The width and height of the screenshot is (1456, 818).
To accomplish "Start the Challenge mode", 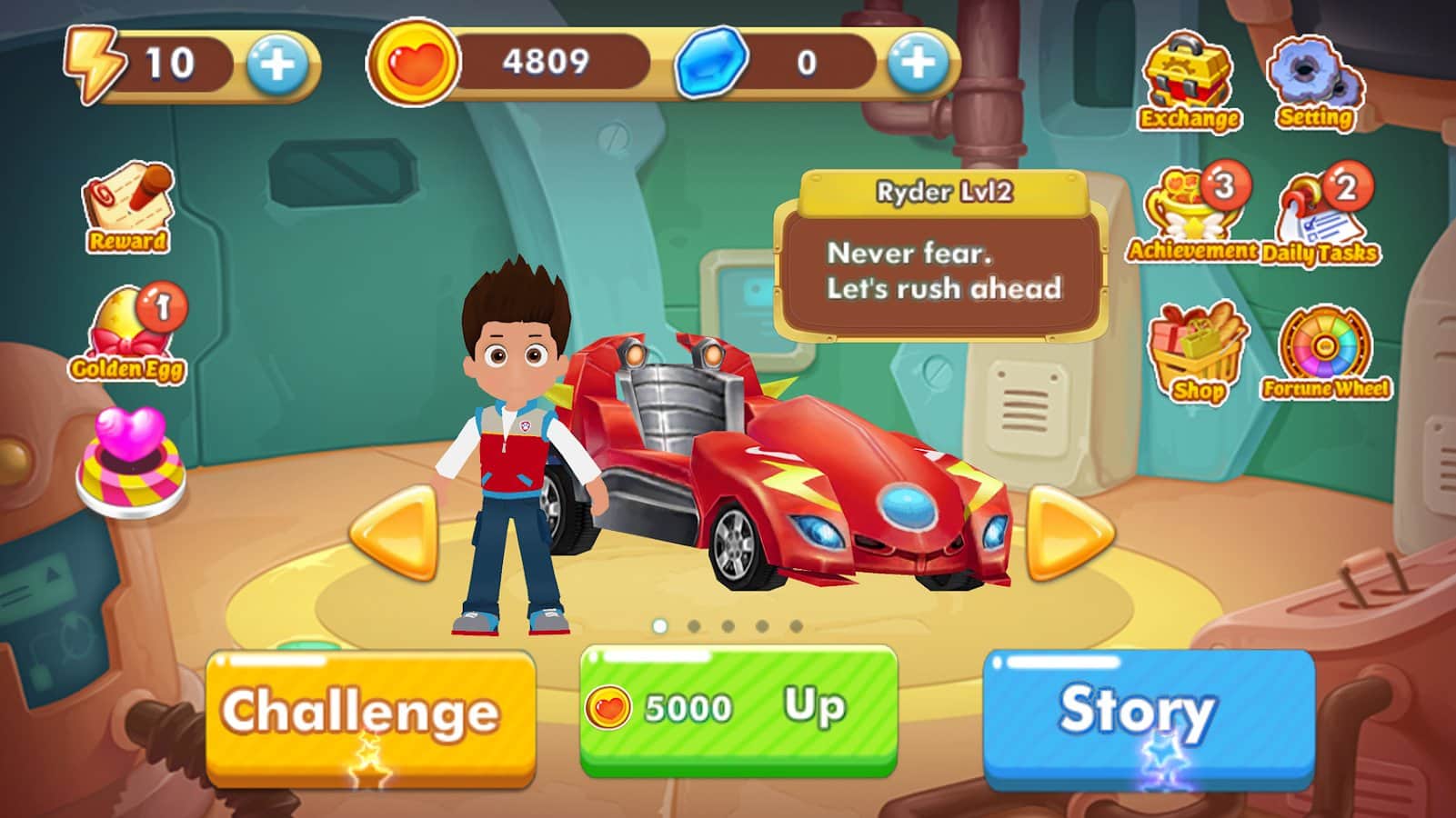I will pos(369,714).
